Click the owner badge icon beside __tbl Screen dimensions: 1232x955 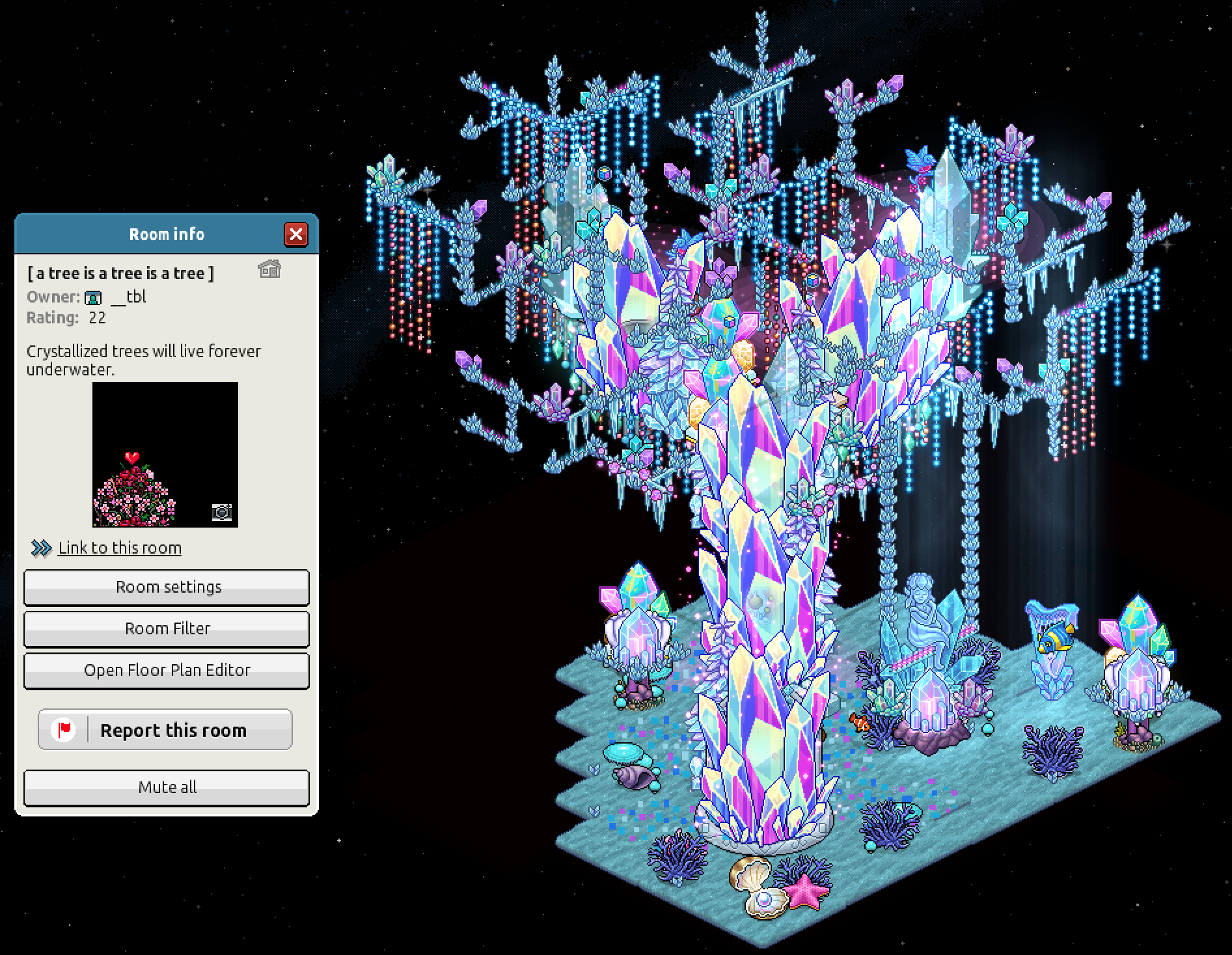[94, 297]
